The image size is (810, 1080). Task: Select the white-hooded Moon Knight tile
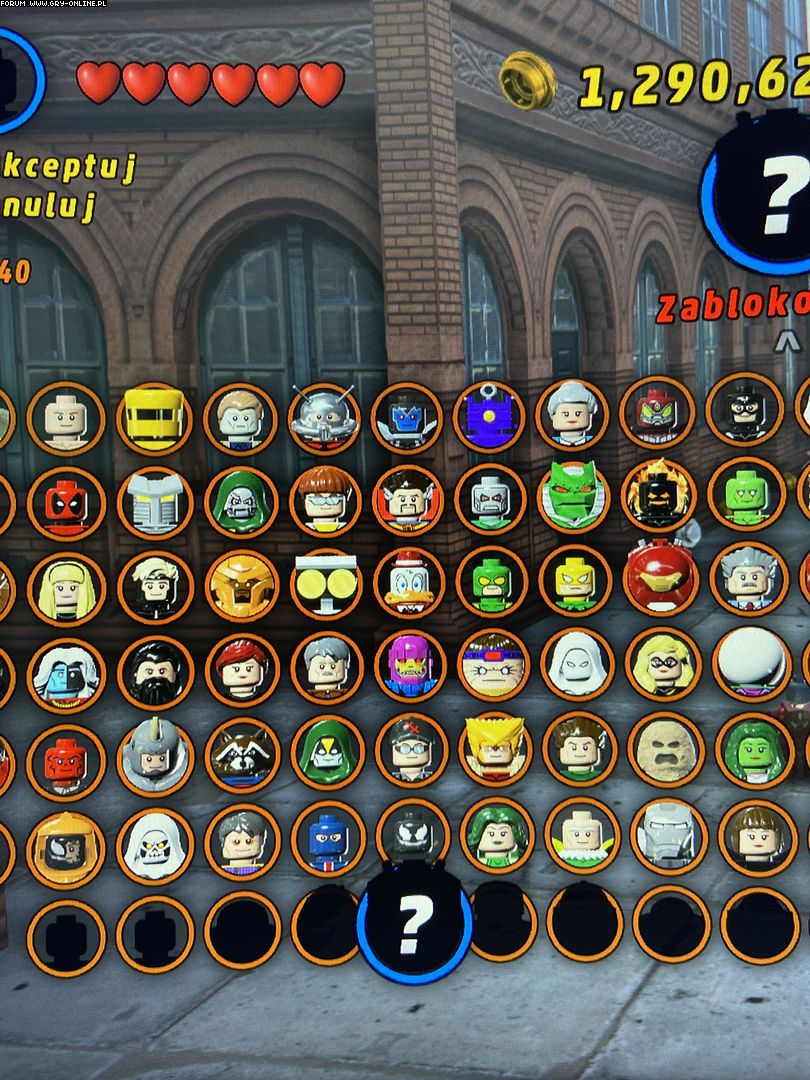(x=577, y=667)
